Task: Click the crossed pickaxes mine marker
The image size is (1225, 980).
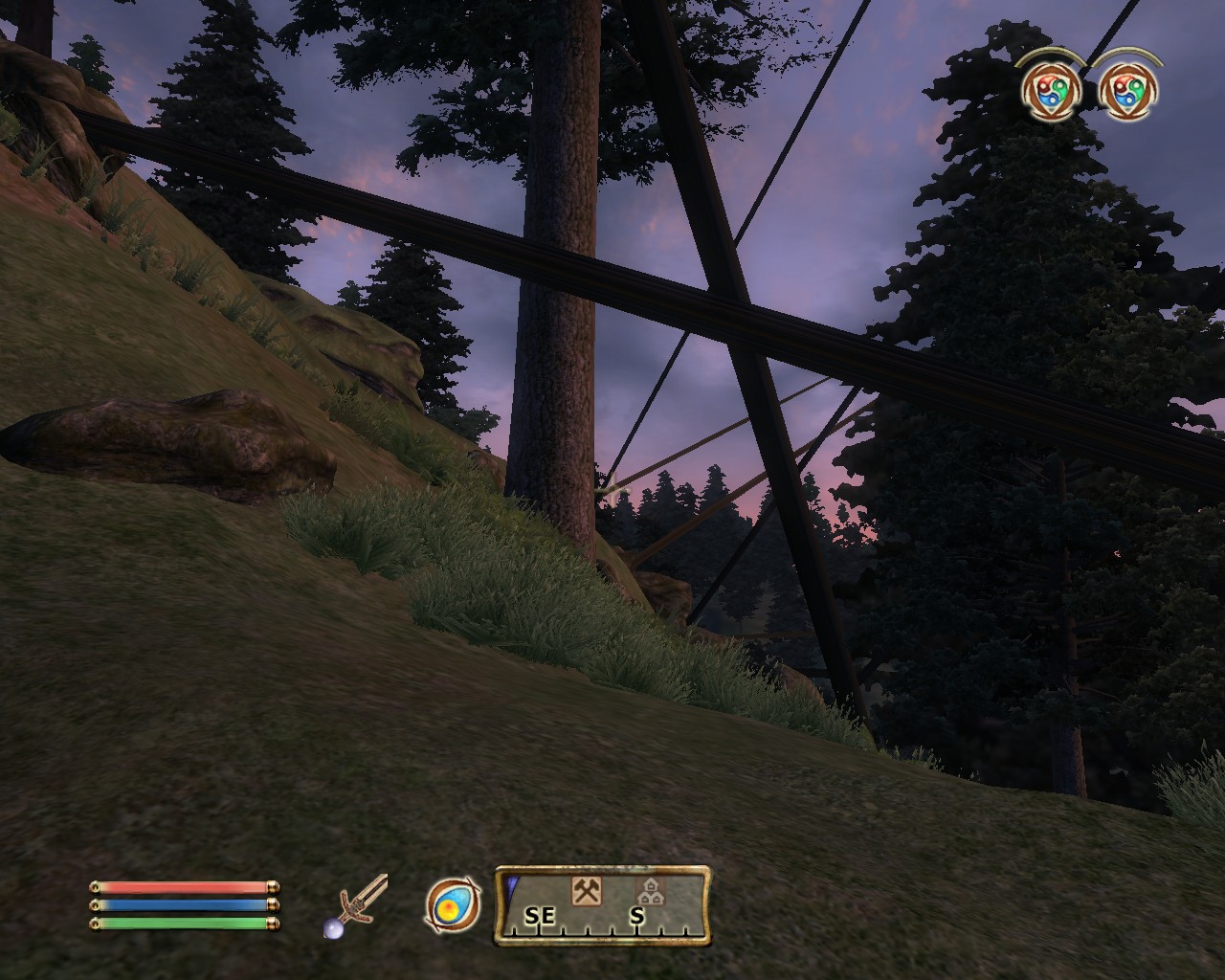Action: (x=586, y=892)
